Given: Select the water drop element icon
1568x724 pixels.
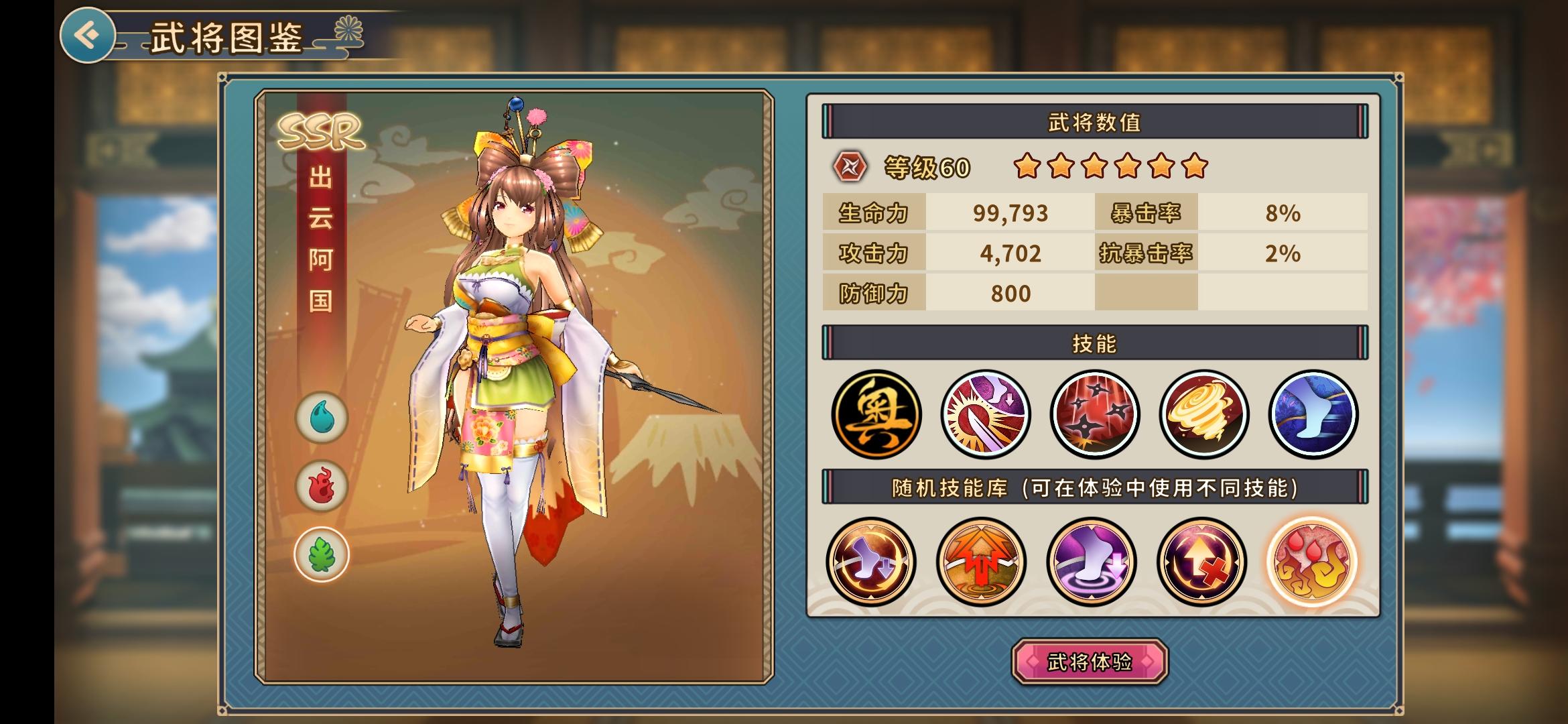Looking at the screenshot, I should (x=322, y=418).
